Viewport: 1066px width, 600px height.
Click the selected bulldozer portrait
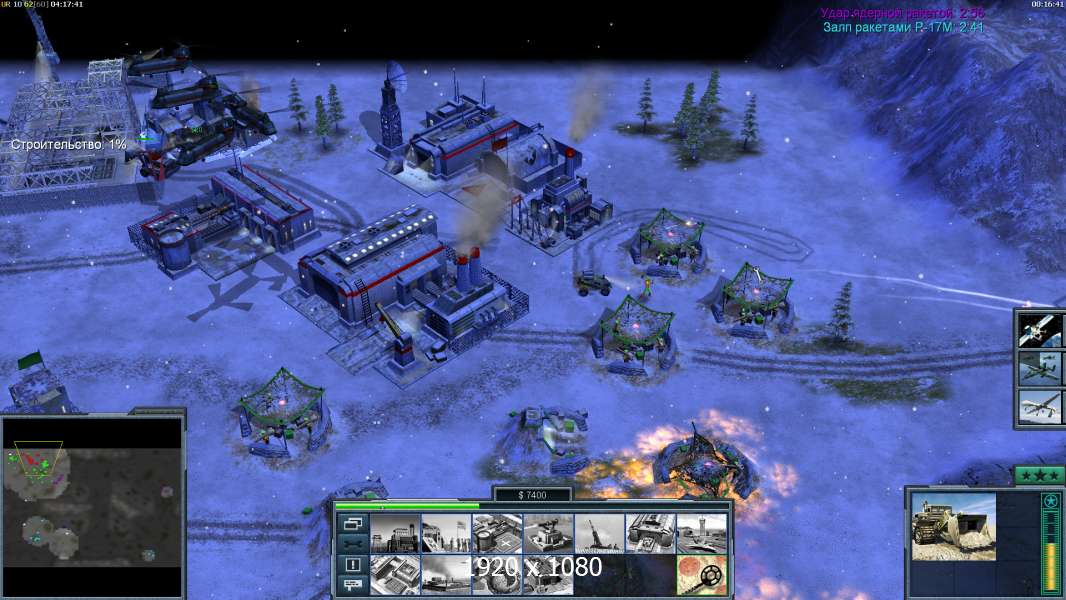953,526
